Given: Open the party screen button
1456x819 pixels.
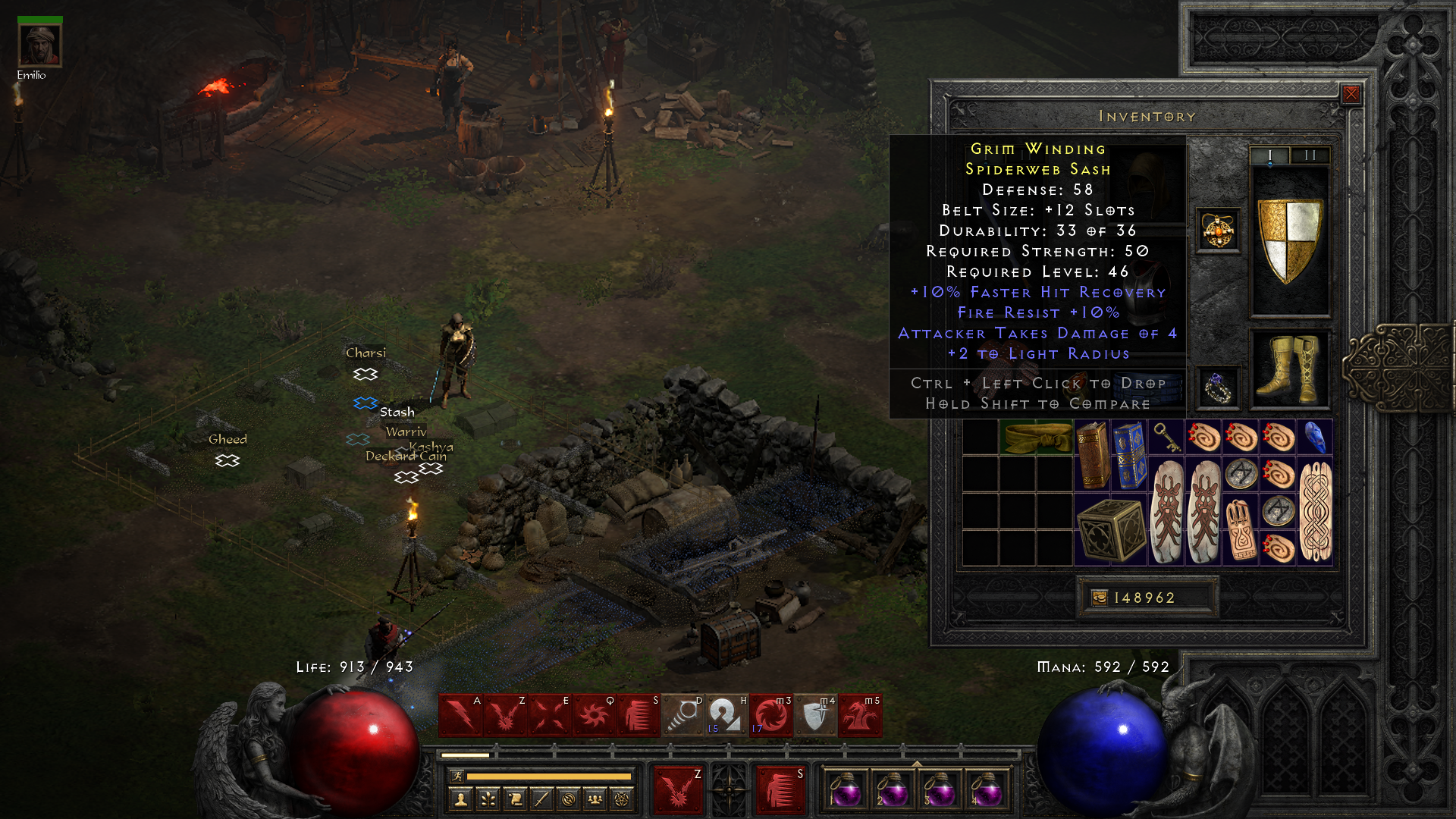Looking at the screenshot, I should [595, 799].
